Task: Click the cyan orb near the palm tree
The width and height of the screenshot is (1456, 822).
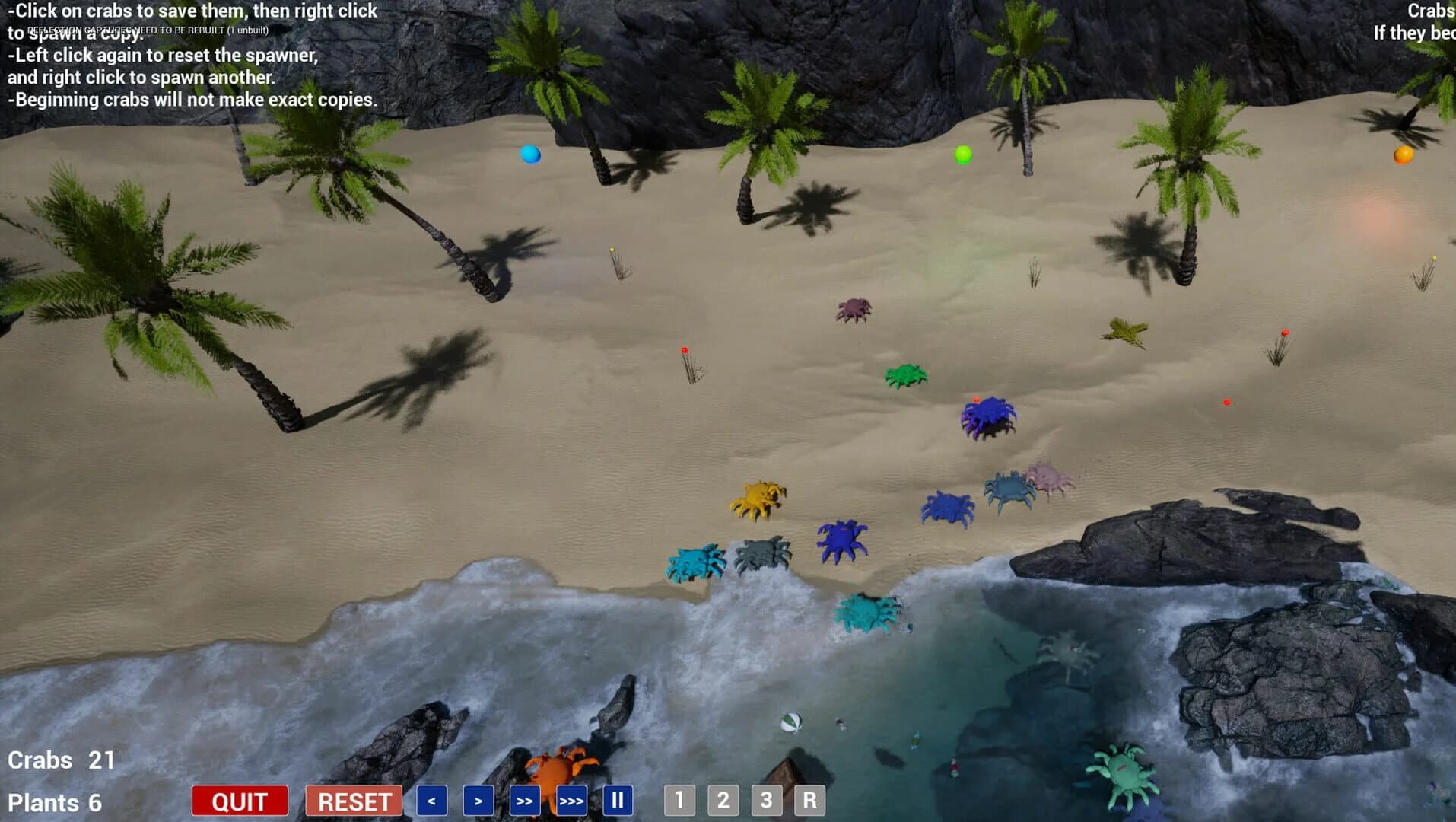Action: click(x=530, y=153)
